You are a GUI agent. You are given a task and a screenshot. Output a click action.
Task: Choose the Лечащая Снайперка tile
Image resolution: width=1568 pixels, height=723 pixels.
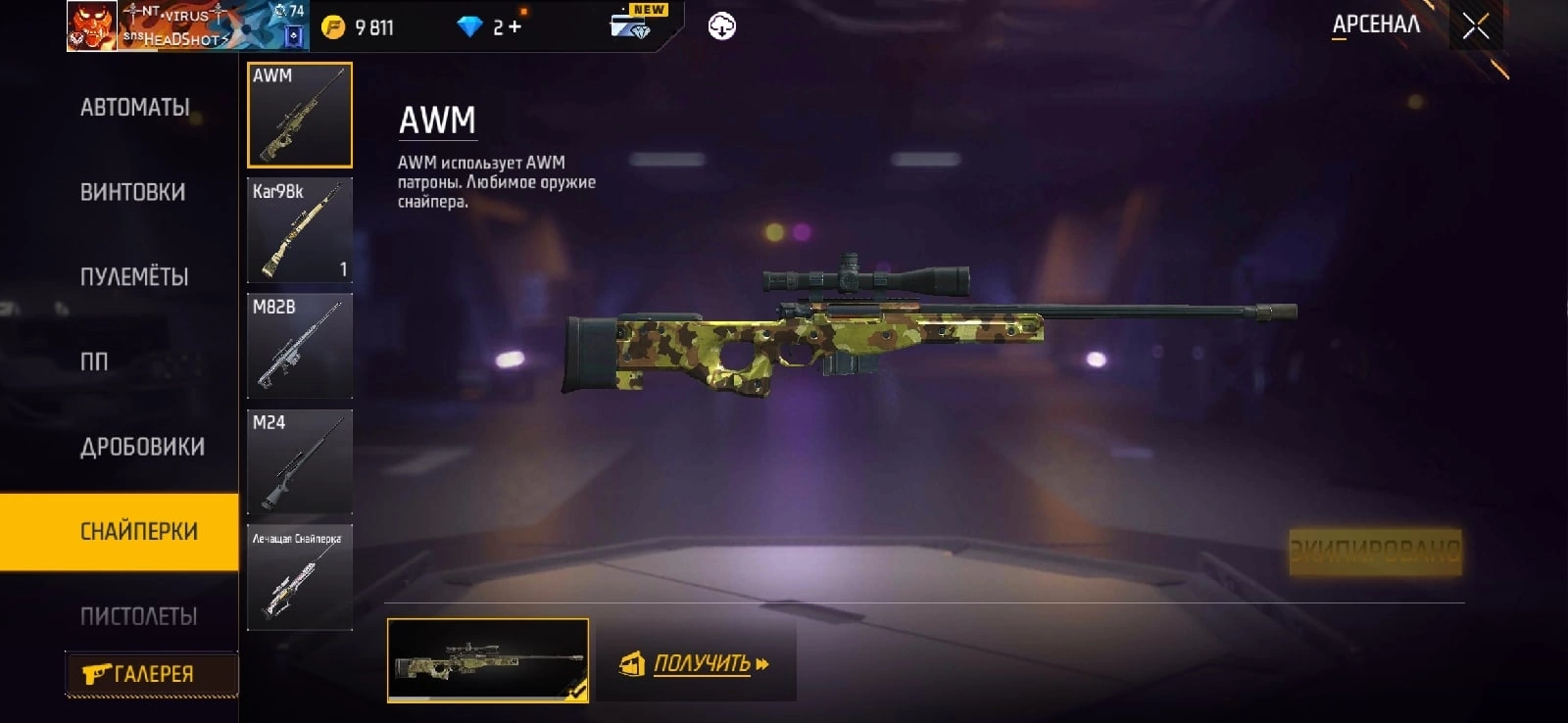[300, 578]
